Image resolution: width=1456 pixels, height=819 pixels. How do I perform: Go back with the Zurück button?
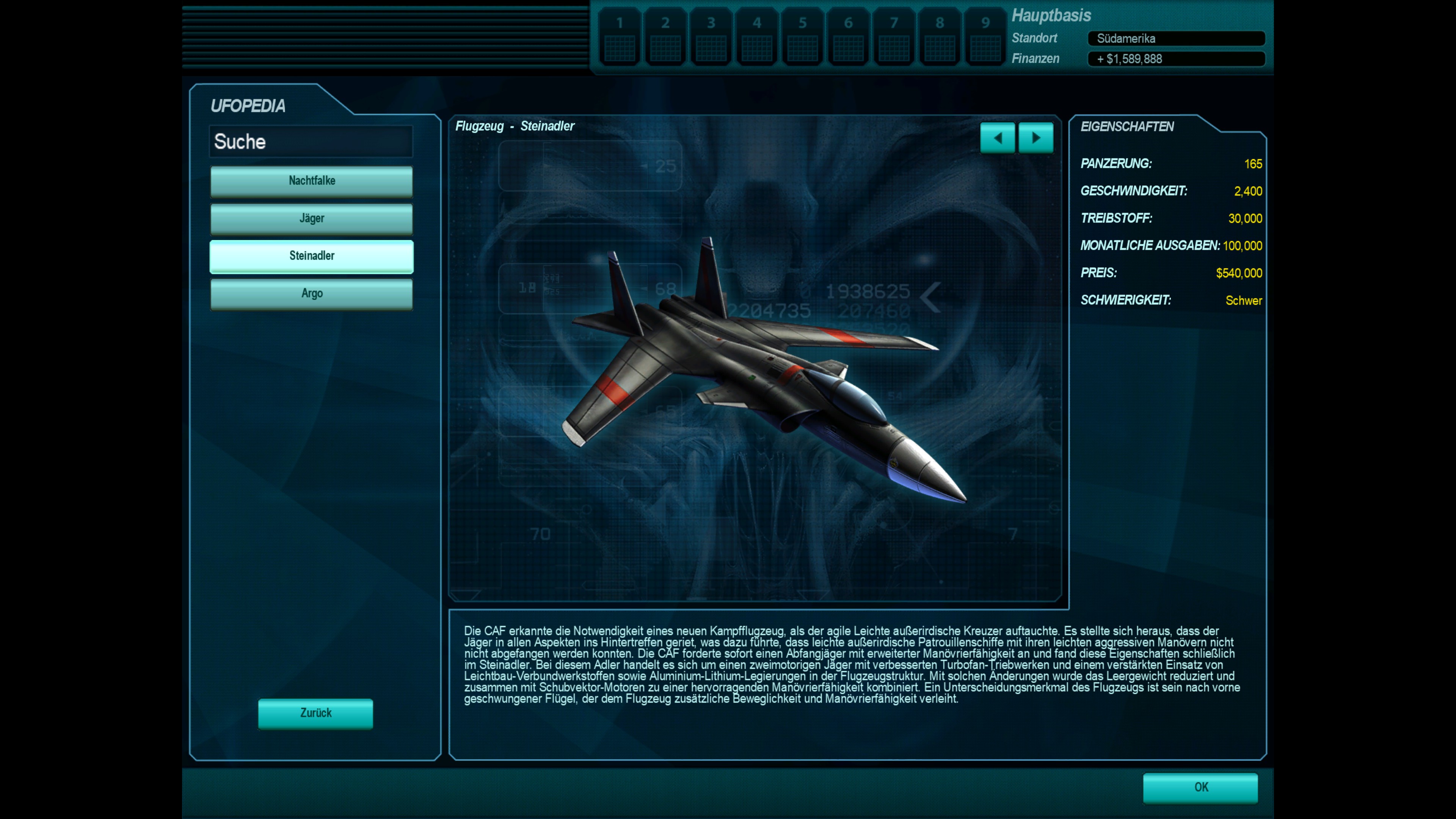(315, 713)
